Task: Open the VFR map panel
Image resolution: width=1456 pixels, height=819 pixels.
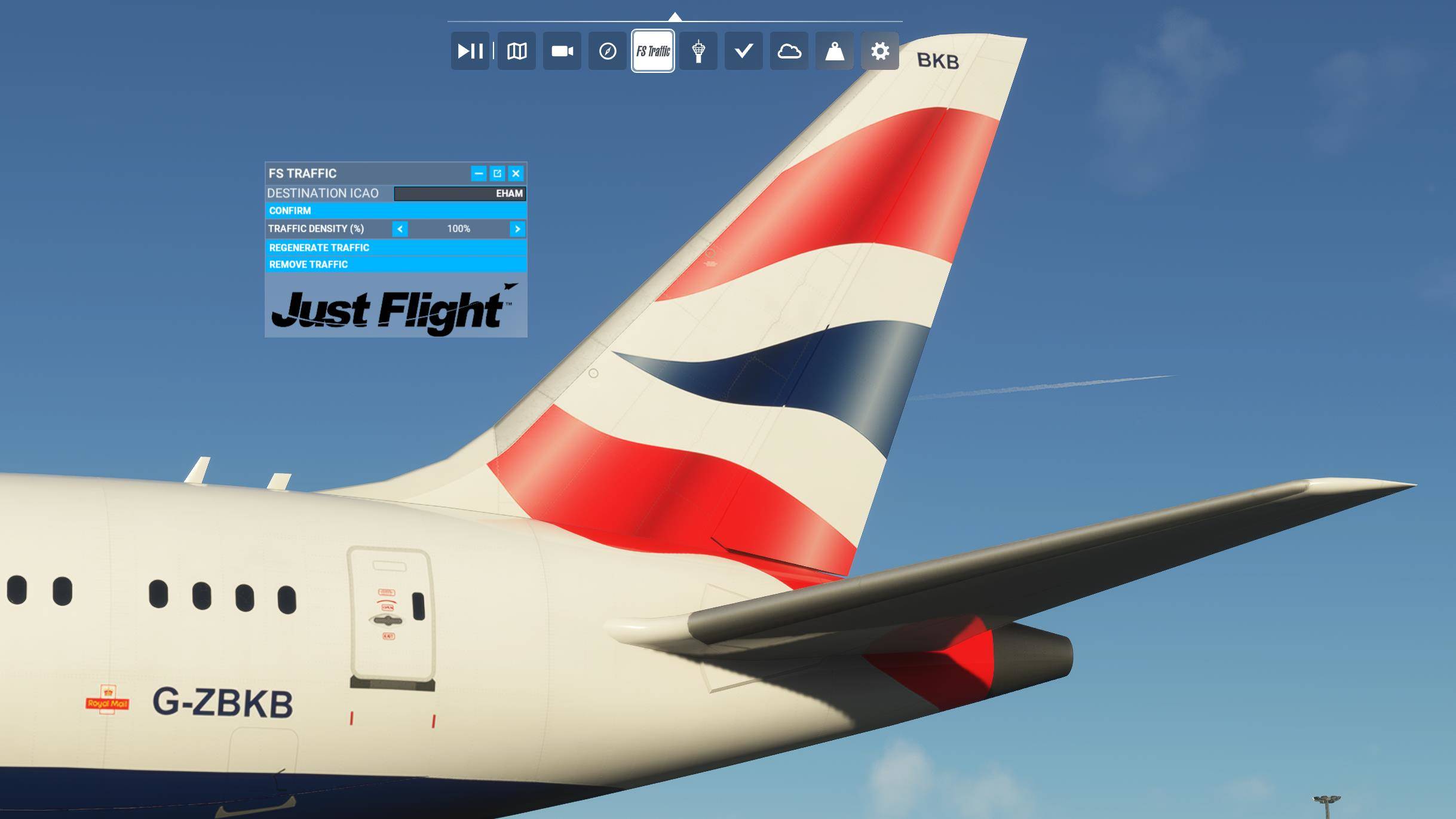Action: (x=516, y=51)
